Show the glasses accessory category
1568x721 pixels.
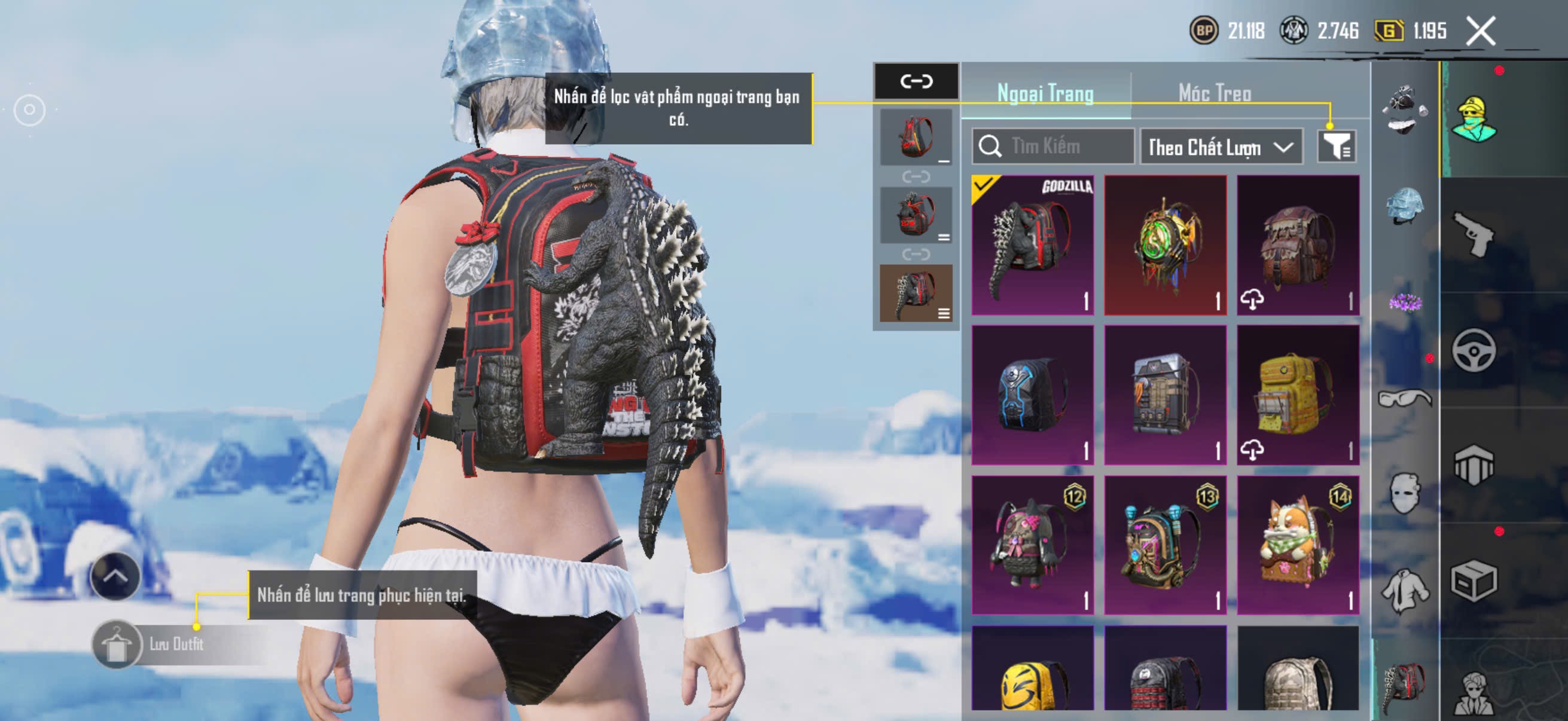click(1404, 399)
